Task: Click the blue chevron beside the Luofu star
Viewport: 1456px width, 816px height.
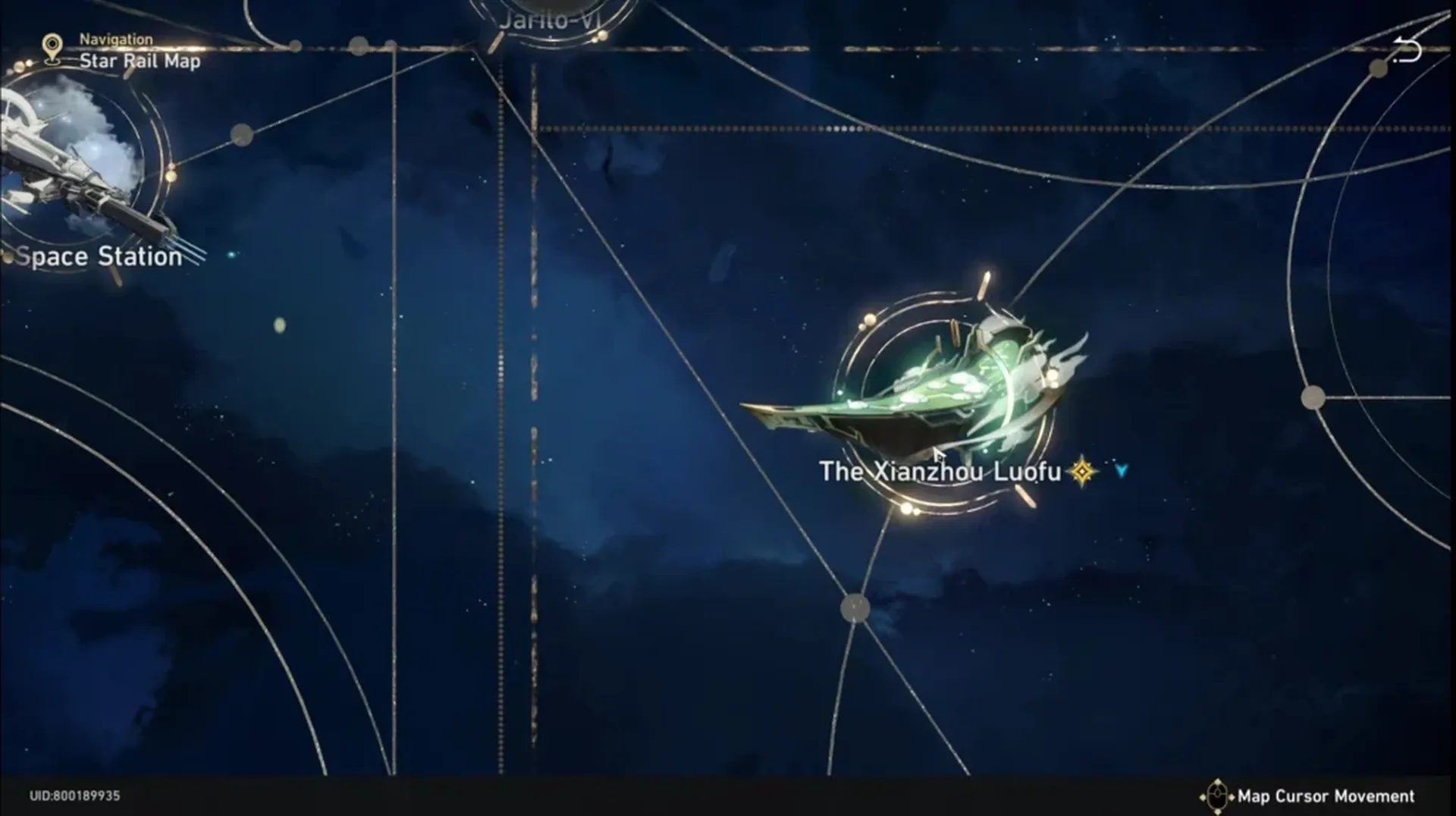Action: coord(1119,470)
